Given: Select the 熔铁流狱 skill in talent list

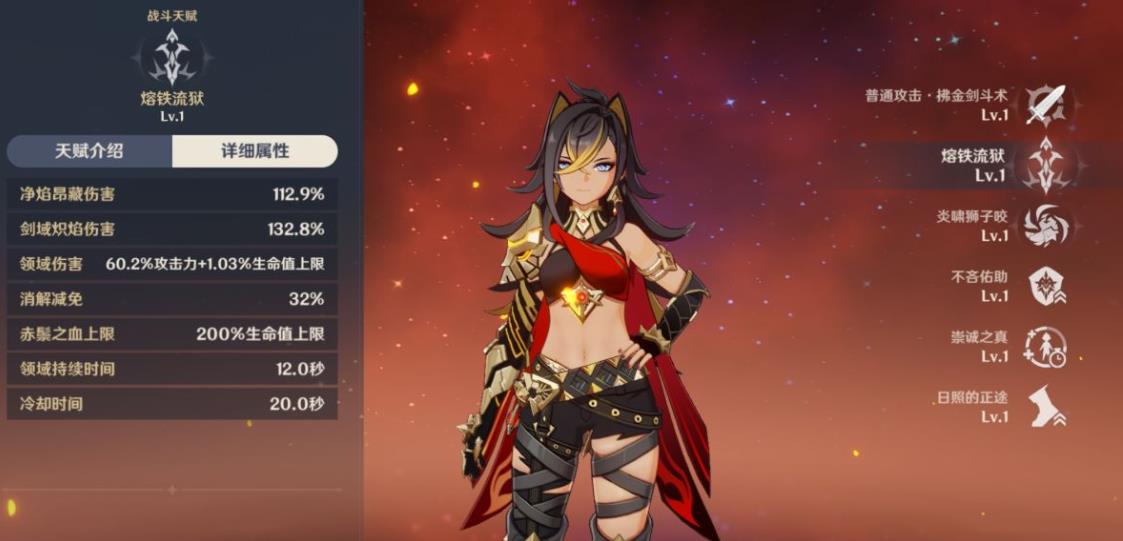Looking at the screenshot, I should [x=1047, y=165].
